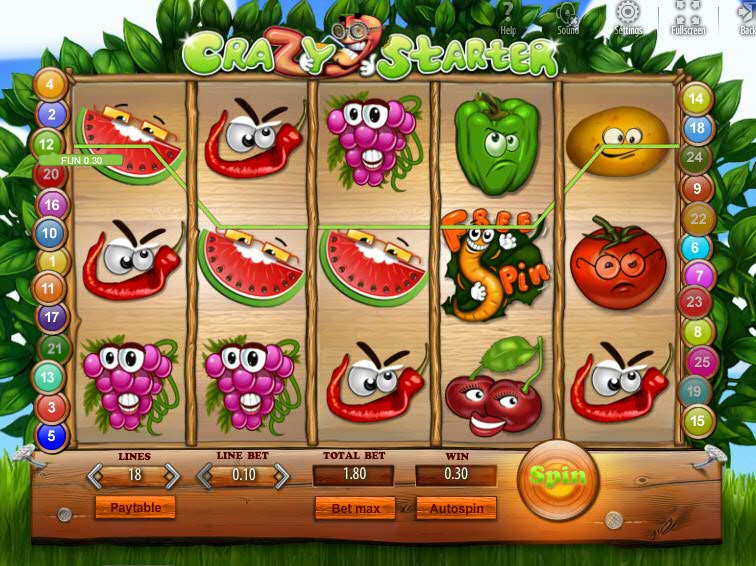Spin the reels with the Spin button
The image size is (756, 566).
pyautogui.click(x=558, y=477)
